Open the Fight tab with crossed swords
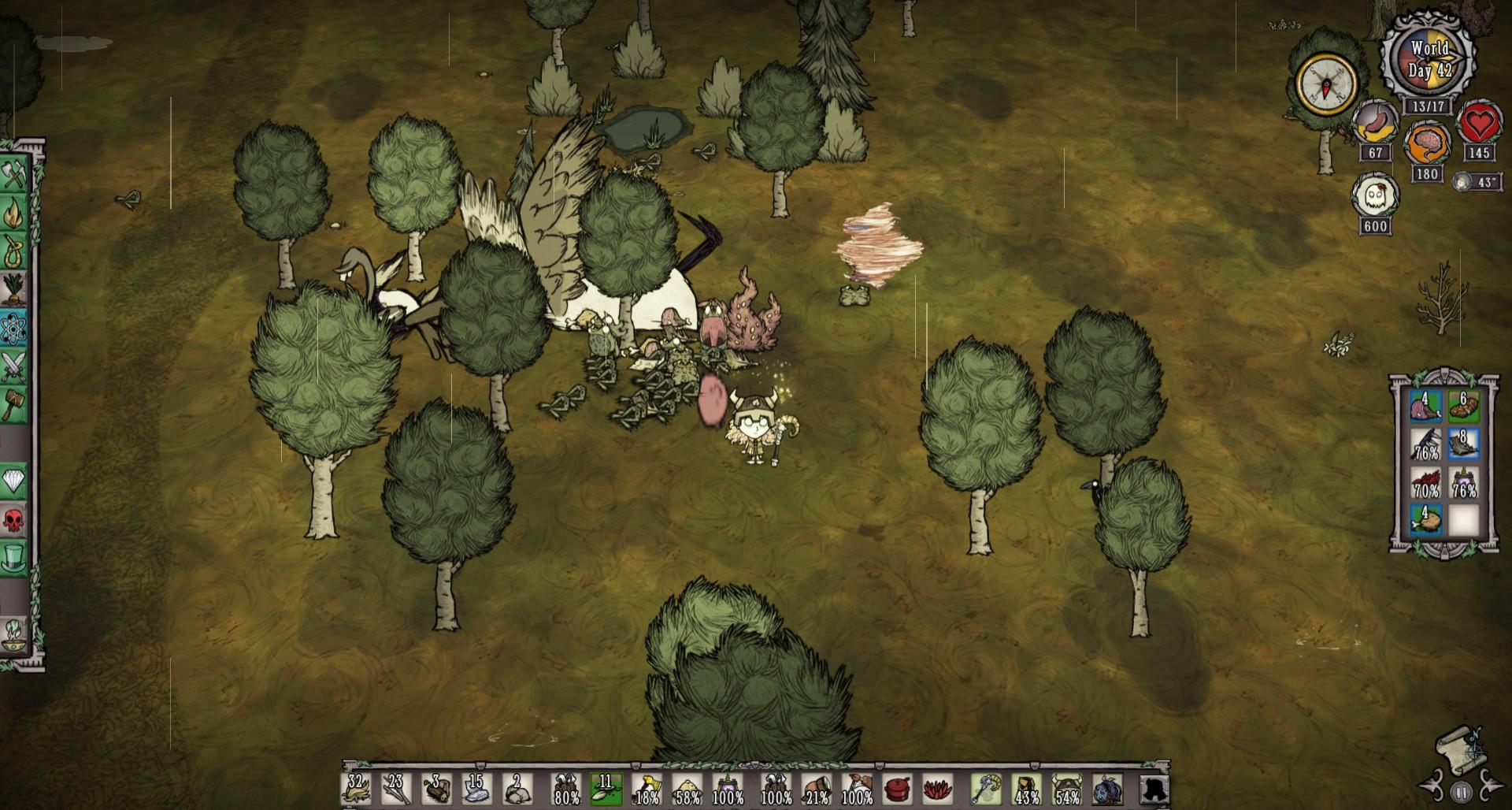 [13, 366]
